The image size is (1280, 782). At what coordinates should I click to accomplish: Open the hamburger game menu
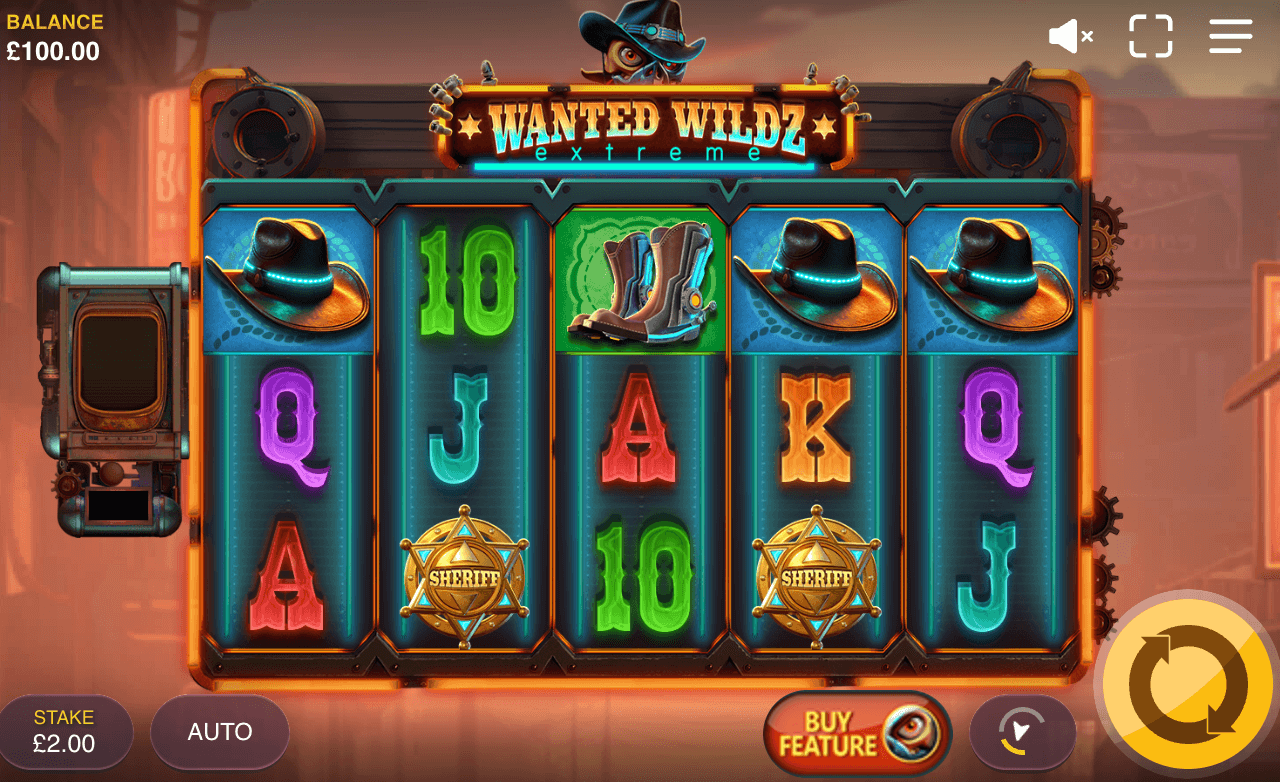1229,36
